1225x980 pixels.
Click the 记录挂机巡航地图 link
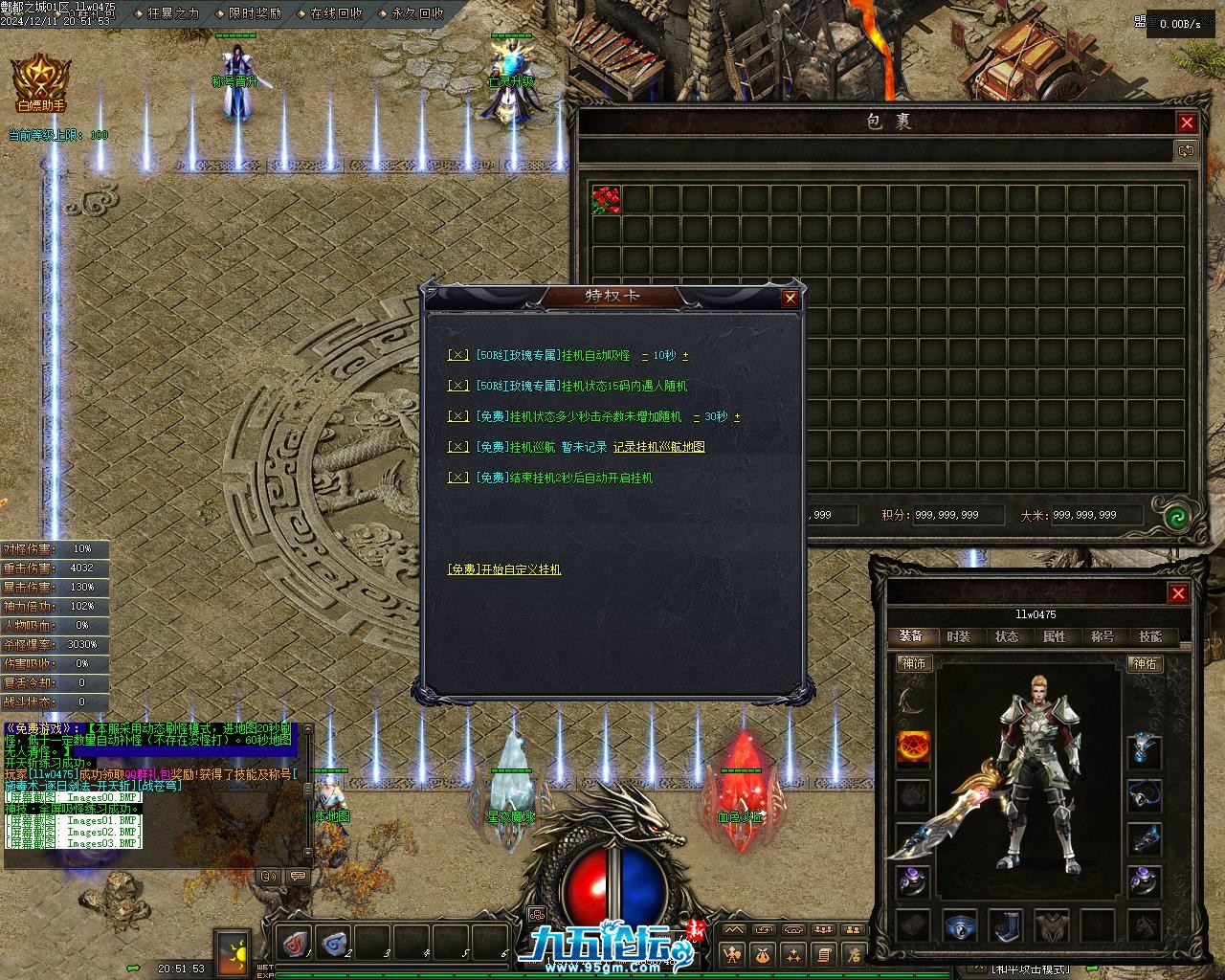tap(658, 447)
